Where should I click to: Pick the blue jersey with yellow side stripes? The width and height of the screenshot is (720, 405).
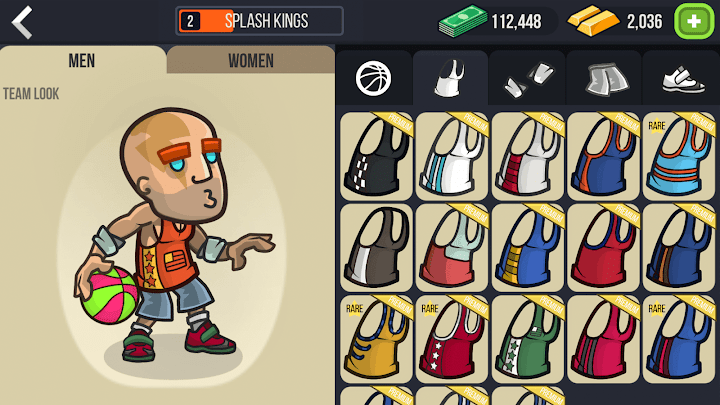click(x=528, y=245)
